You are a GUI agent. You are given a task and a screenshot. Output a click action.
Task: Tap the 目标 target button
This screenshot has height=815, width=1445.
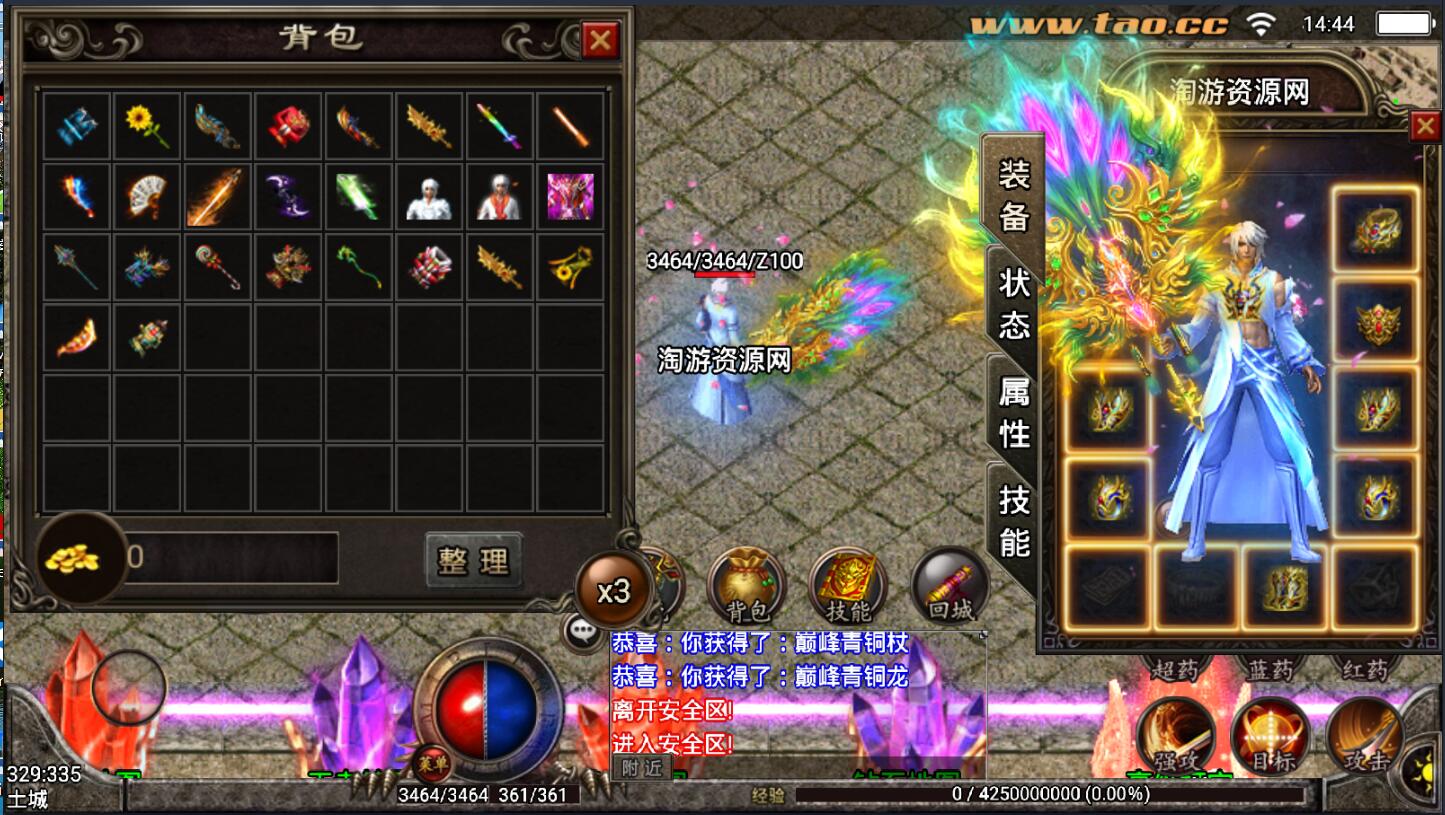1270,735
